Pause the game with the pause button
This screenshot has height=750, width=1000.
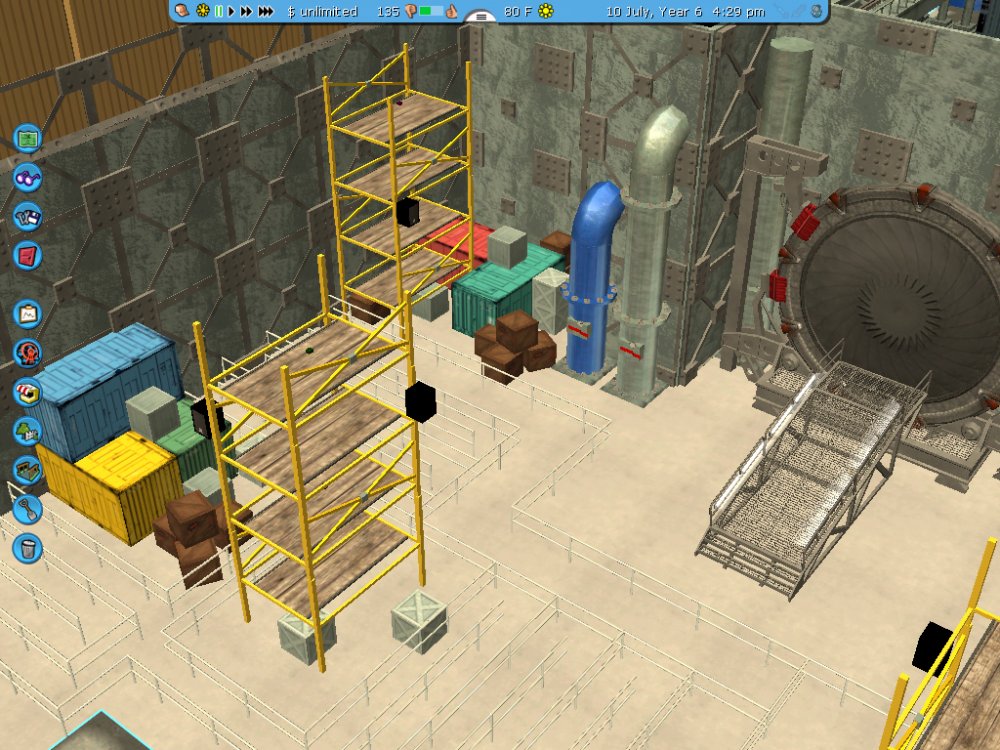pyautogui.click(x=218, y=11)
